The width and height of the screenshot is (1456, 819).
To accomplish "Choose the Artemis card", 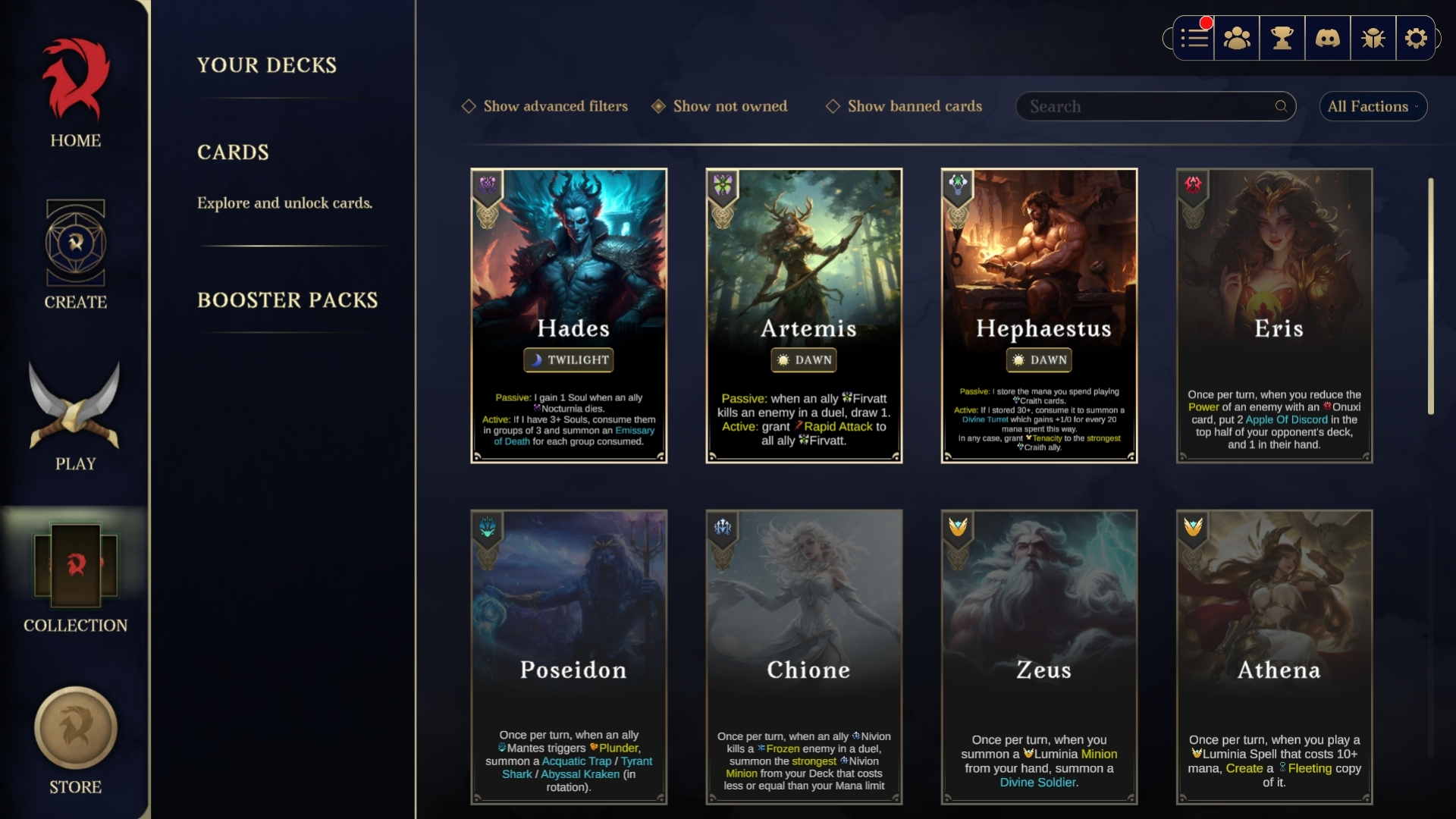I will [x=804, y=315].
